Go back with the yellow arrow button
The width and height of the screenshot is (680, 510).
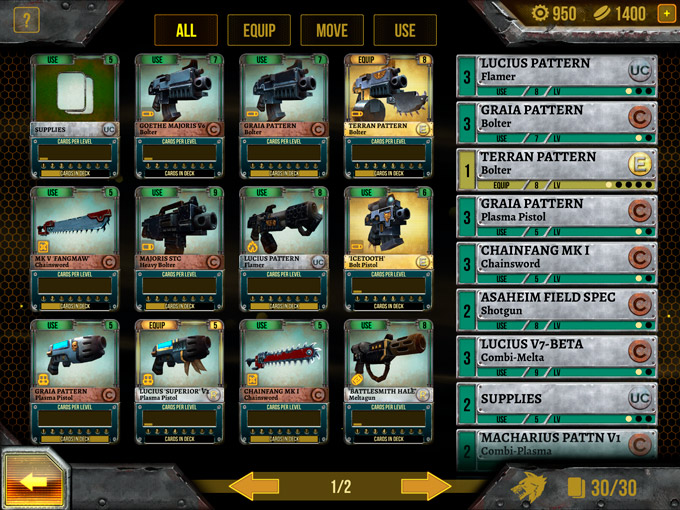[35, 481]
